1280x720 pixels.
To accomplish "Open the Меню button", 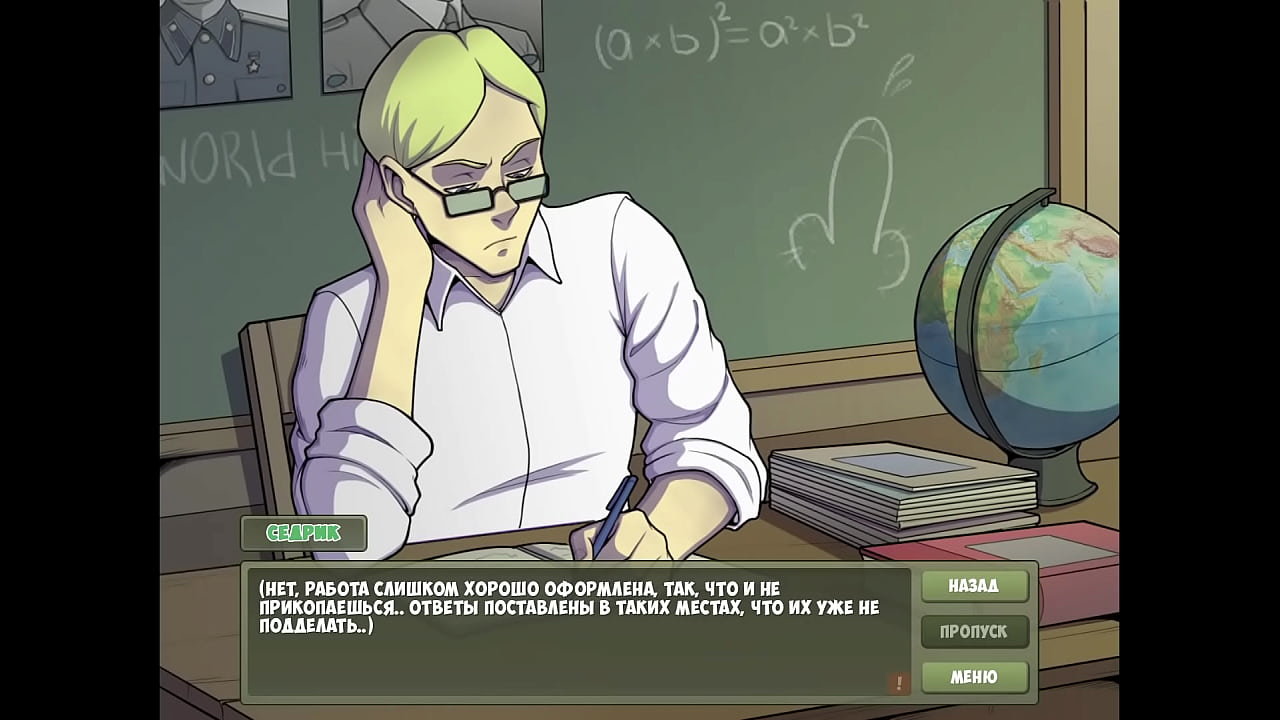I will coord(974,677).
